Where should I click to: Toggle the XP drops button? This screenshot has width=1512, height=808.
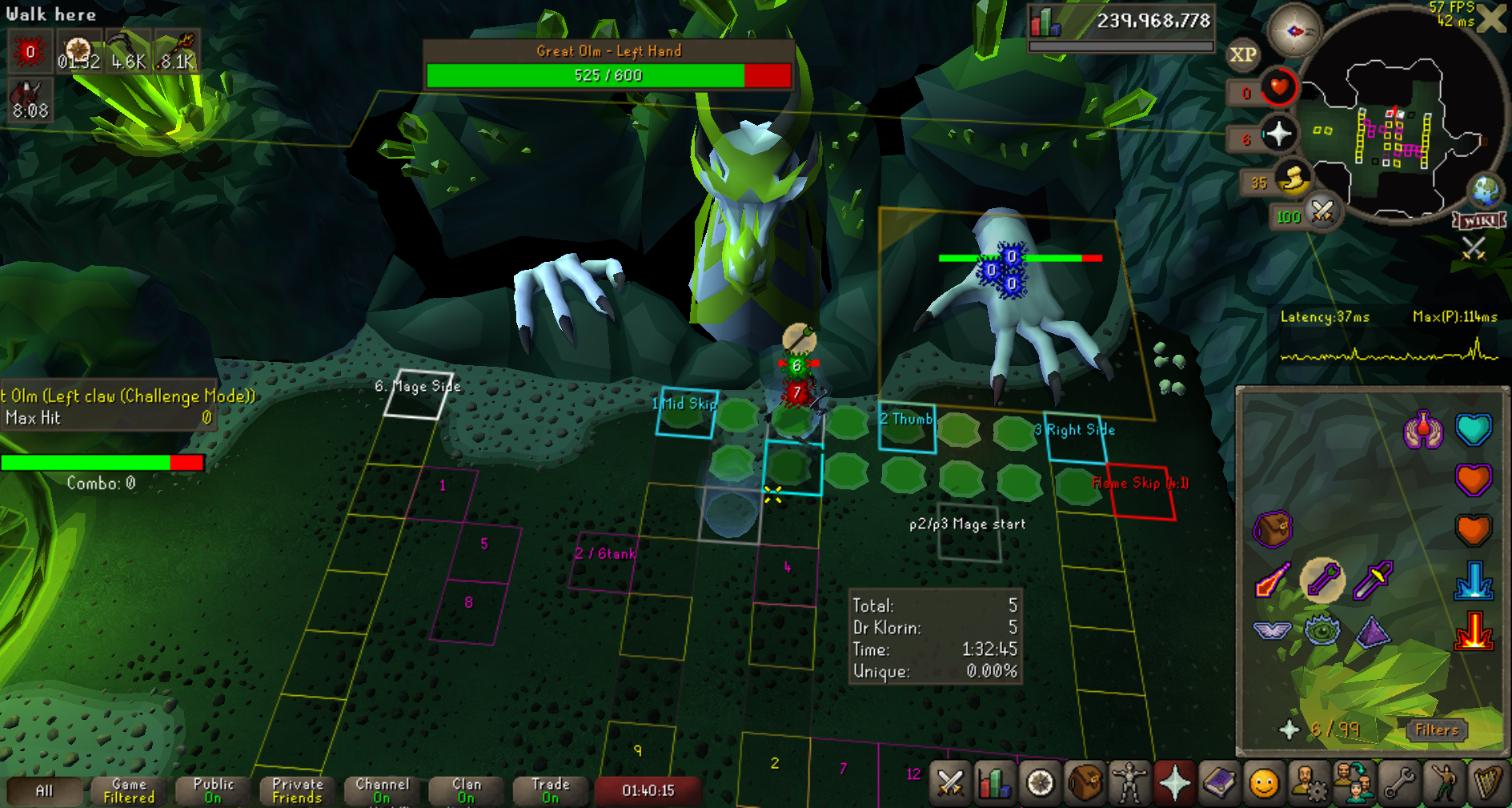pos(1242,54)
